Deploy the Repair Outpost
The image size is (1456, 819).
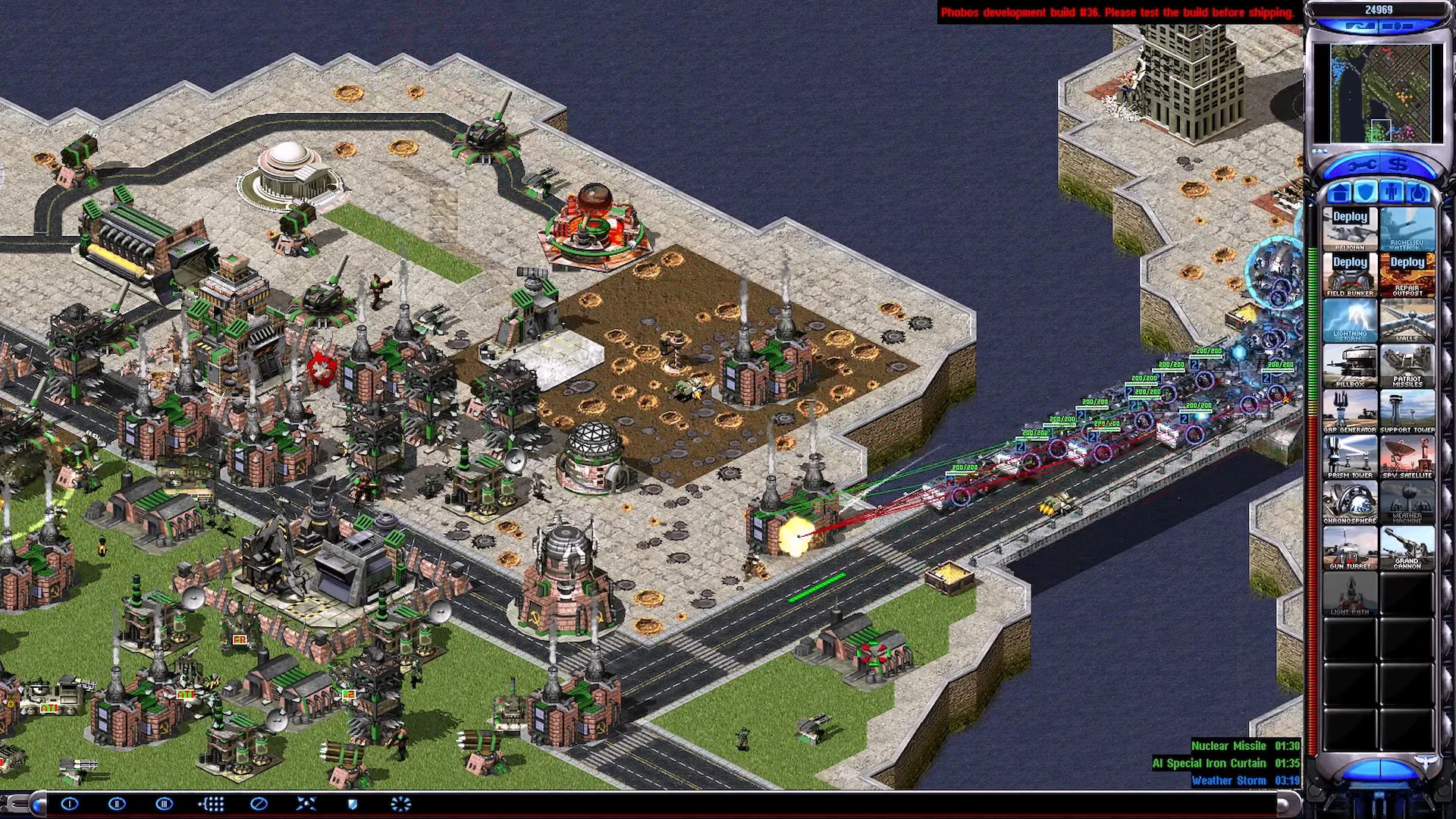point(1407,275)
